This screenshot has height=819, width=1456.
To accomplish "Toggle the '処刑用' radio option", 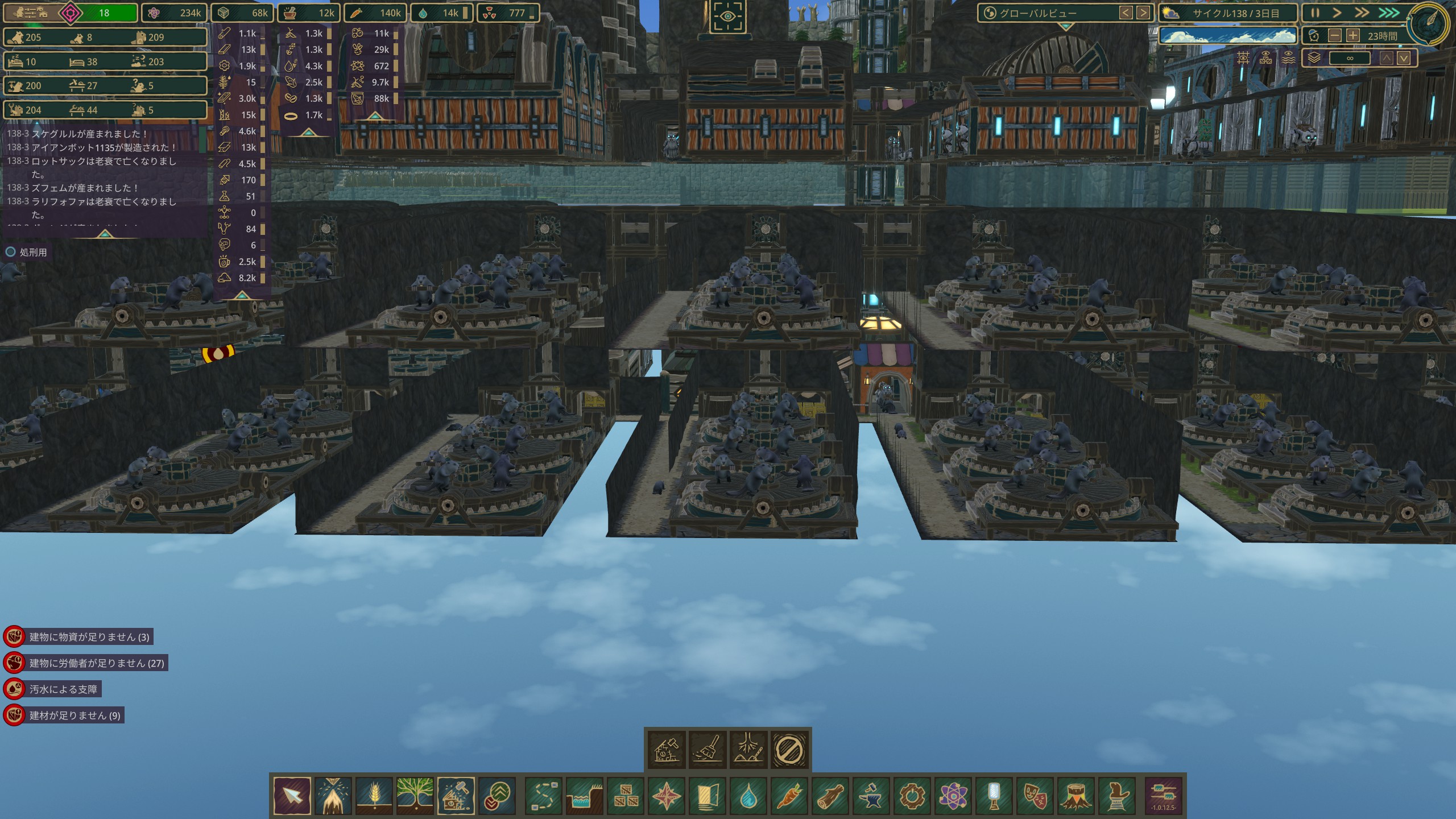I will 10,252.
